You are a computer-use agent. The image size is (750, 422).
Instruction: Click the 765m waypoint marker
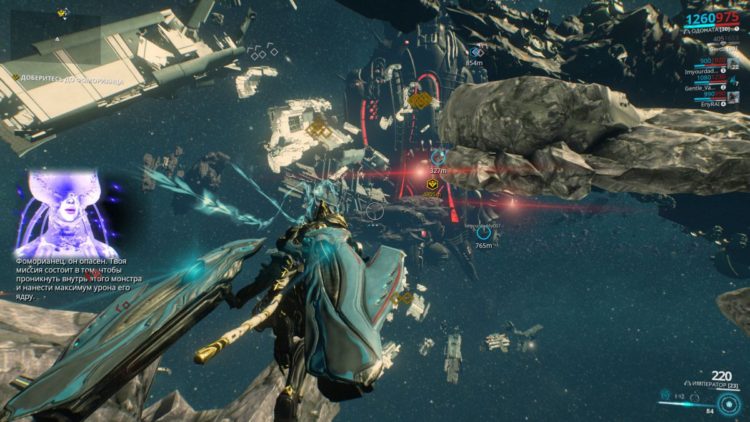click(483, 231)
